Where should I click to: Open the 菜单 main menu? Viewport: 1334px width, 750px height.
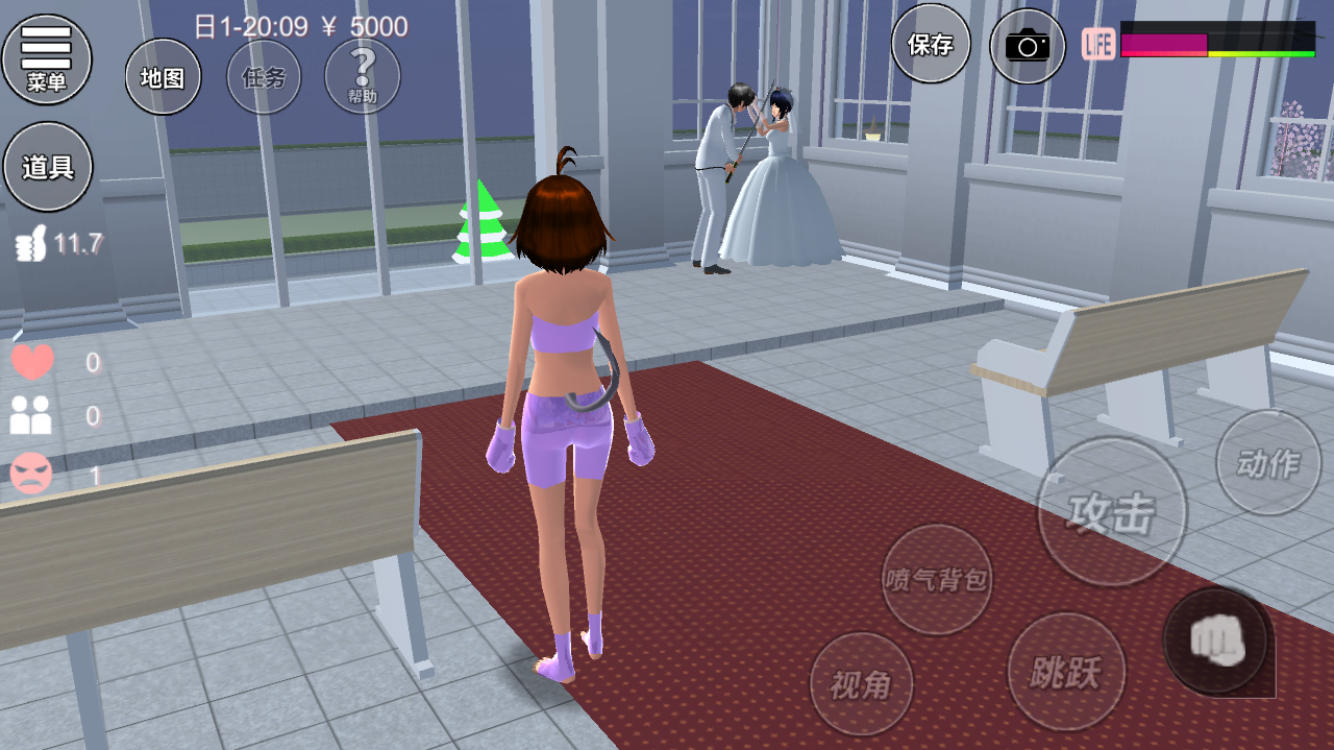click(x=47, y=58)
